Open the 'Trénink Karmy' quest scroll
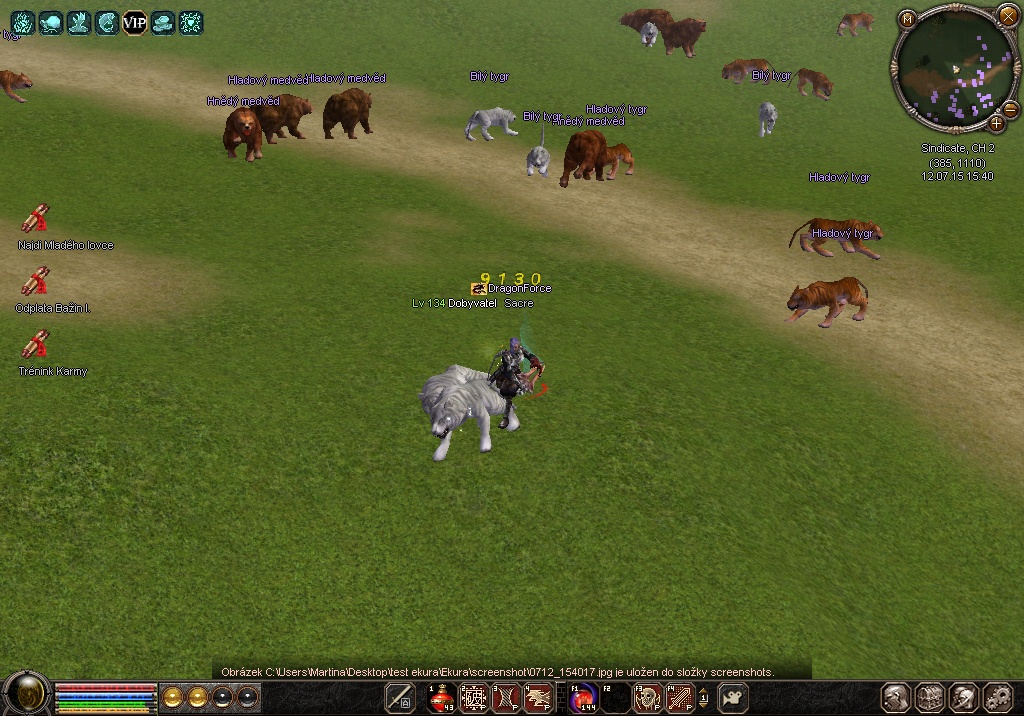1024x716 pixels. tap(36, 345)
